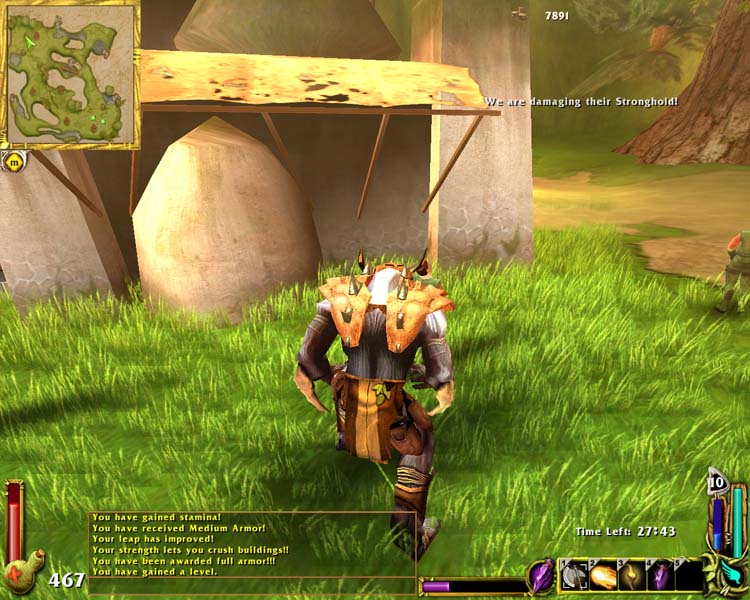
Task: Toggle the yellow 'm' map button
Action: tap(14, 159)
